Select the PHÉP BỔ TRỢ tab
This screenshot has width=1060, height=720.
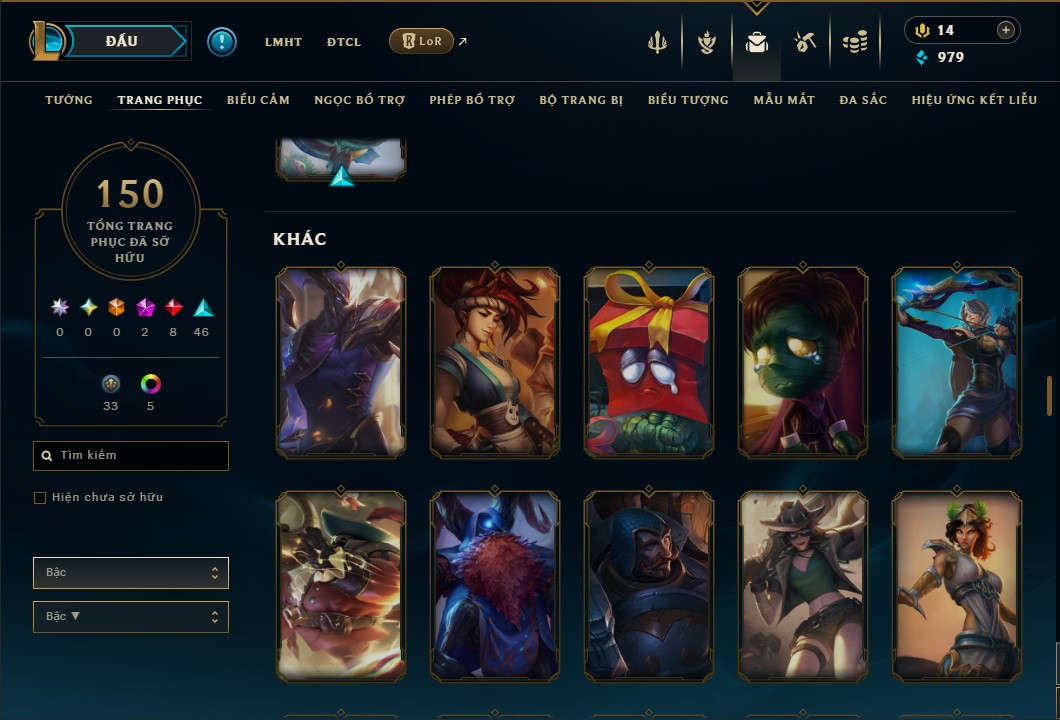472,100
